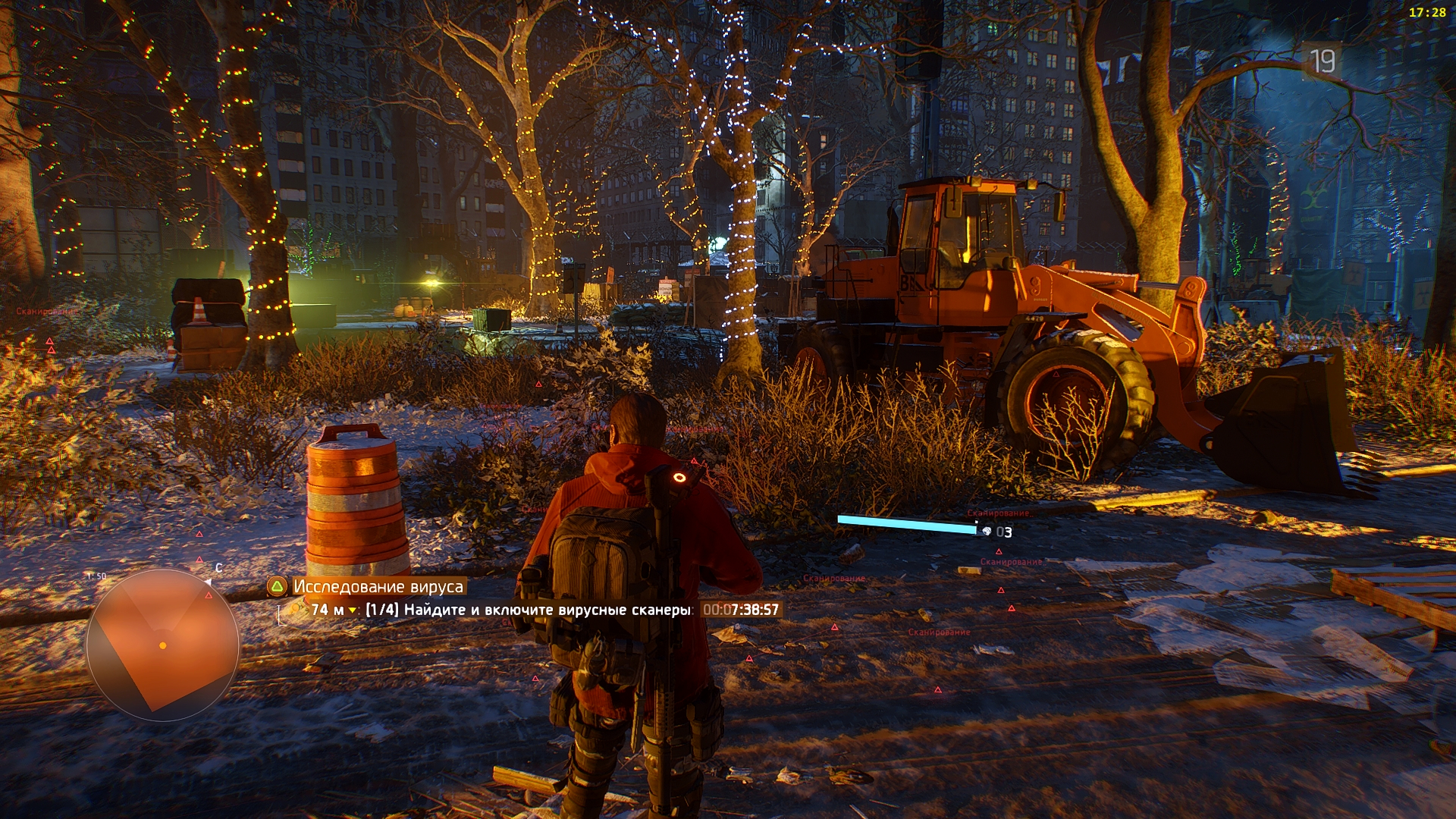
Task: Click the green mission triangle icon beside mission title
Action: click(x=275, y=585)
